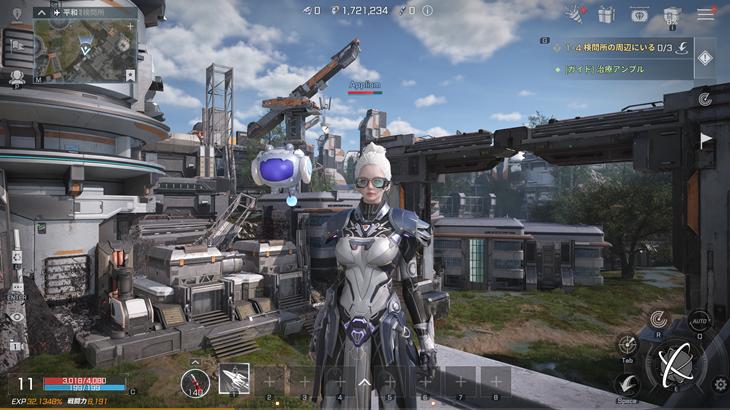Activate the target lock crosshair skill
730x410 pixels.
[627, 345]
